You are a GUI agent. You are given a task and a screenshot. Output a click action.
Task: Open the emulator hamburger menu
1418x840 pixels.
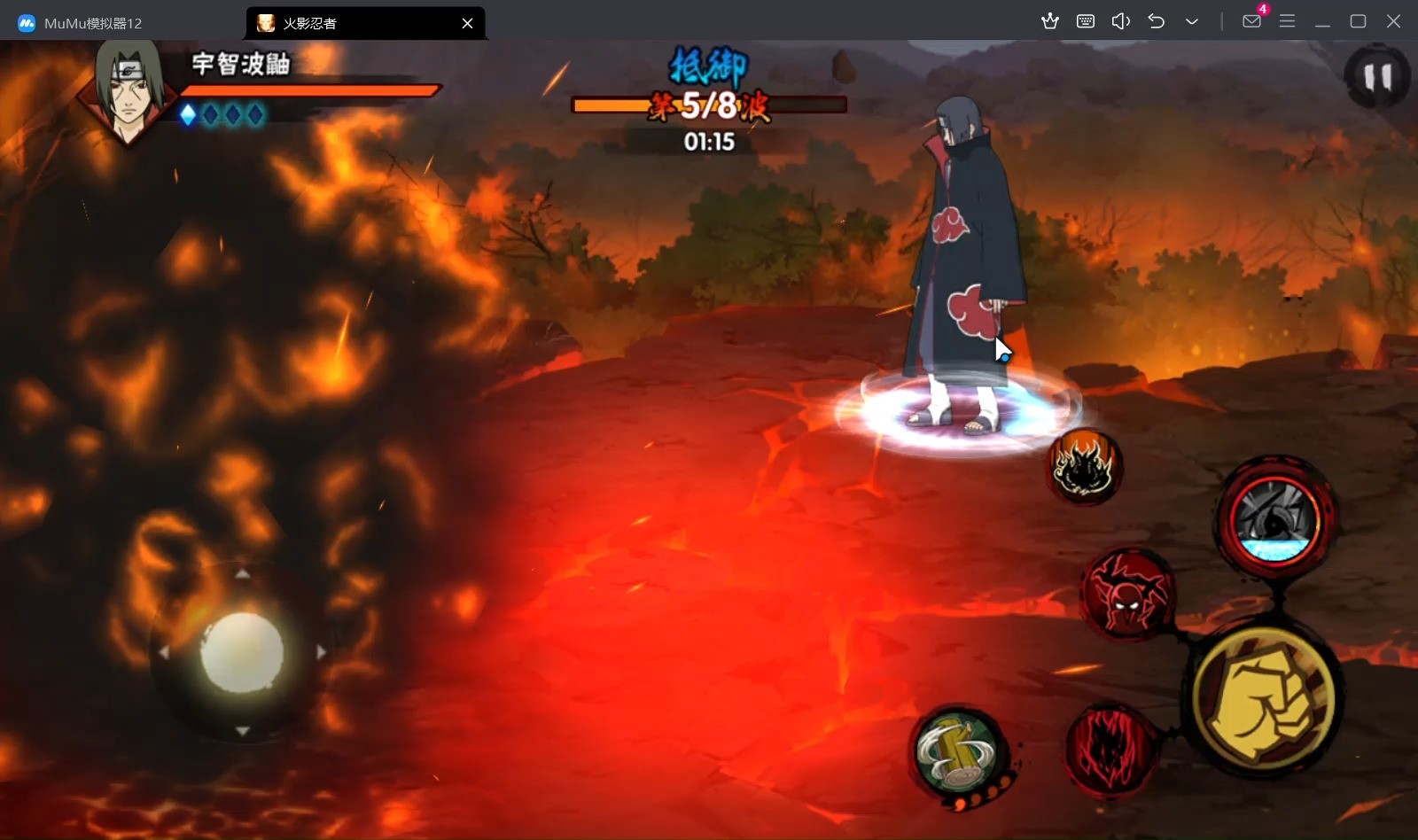click(1287, 21)
